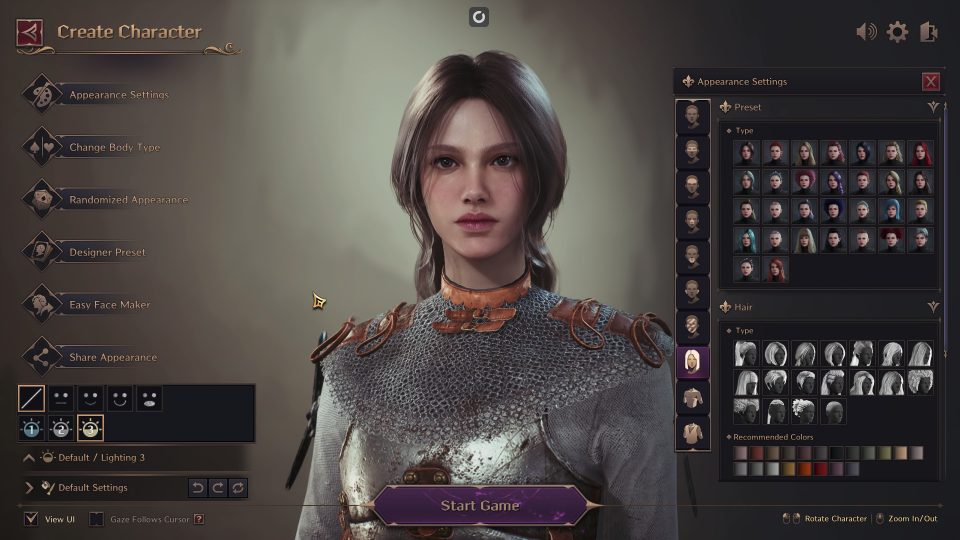The width and height of the screenshot is (960, 540).
Task: Select lighting preset number 1
Action: click(x=32, y=429)
